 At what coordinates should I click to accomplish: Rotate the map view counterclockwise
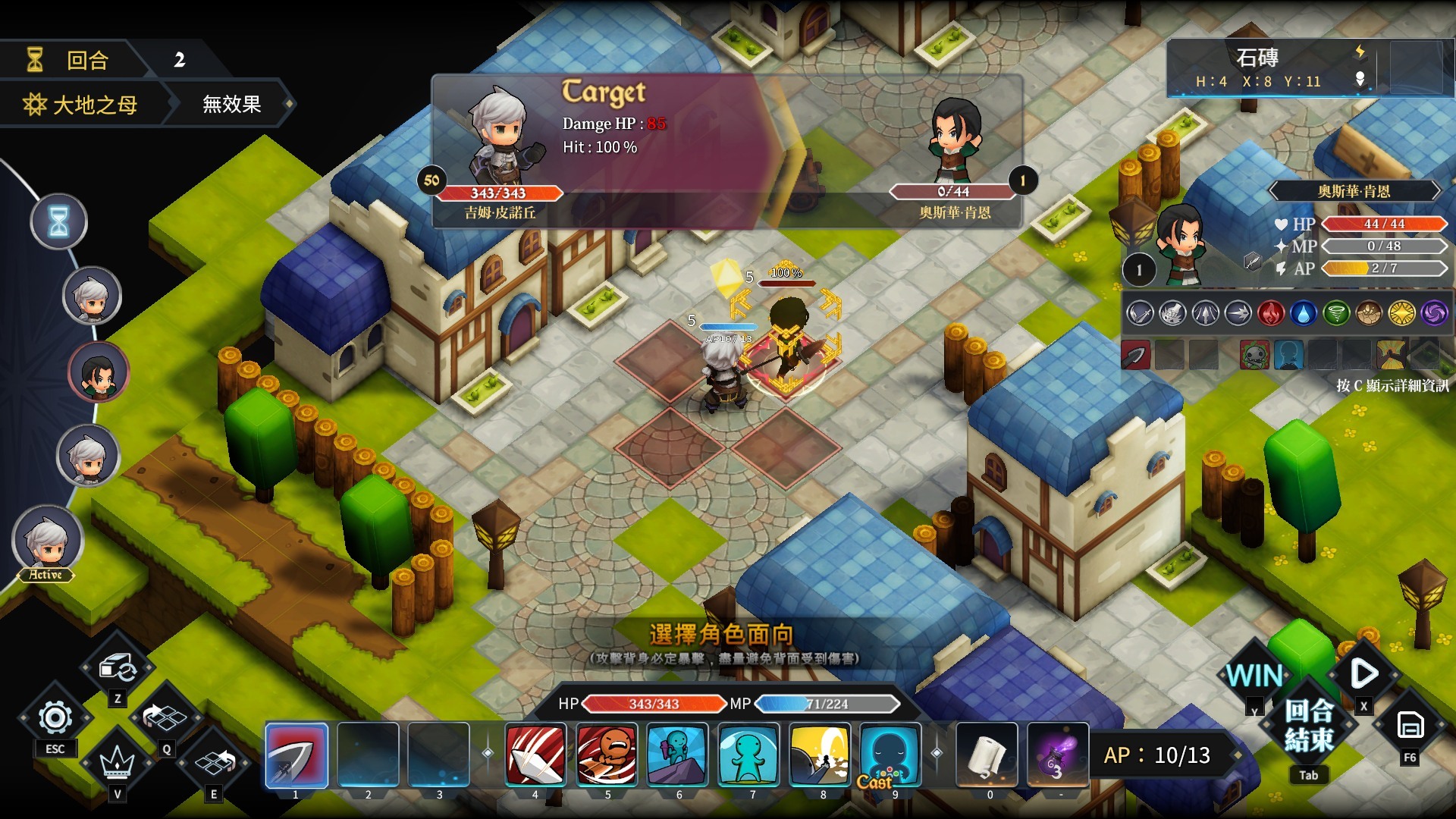tap(165, 717)
